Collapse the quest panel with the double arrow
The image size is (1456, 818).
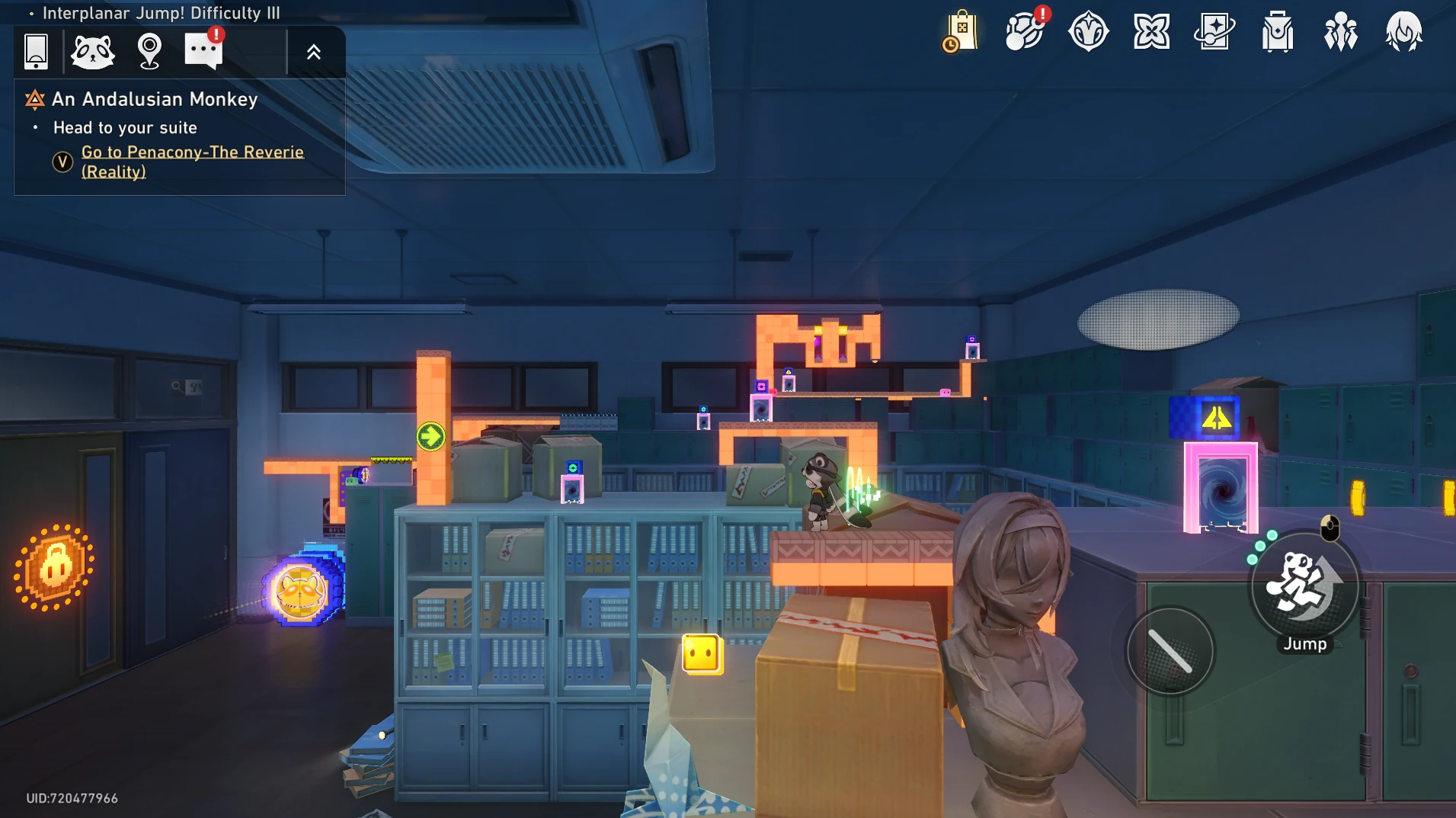click(314, 52)
